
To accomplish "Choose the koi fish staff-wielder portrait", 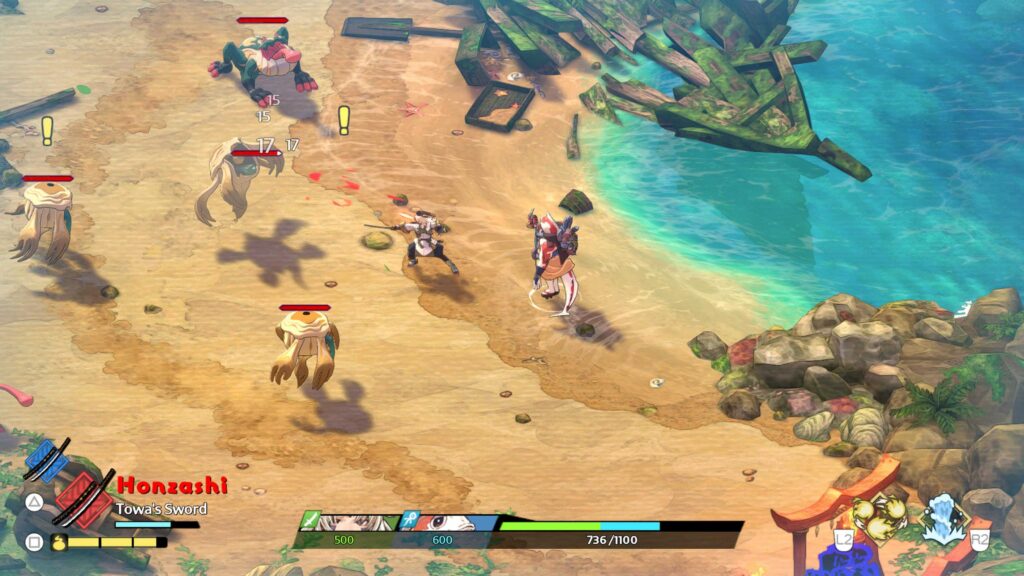I will click(x=452, y=522).
